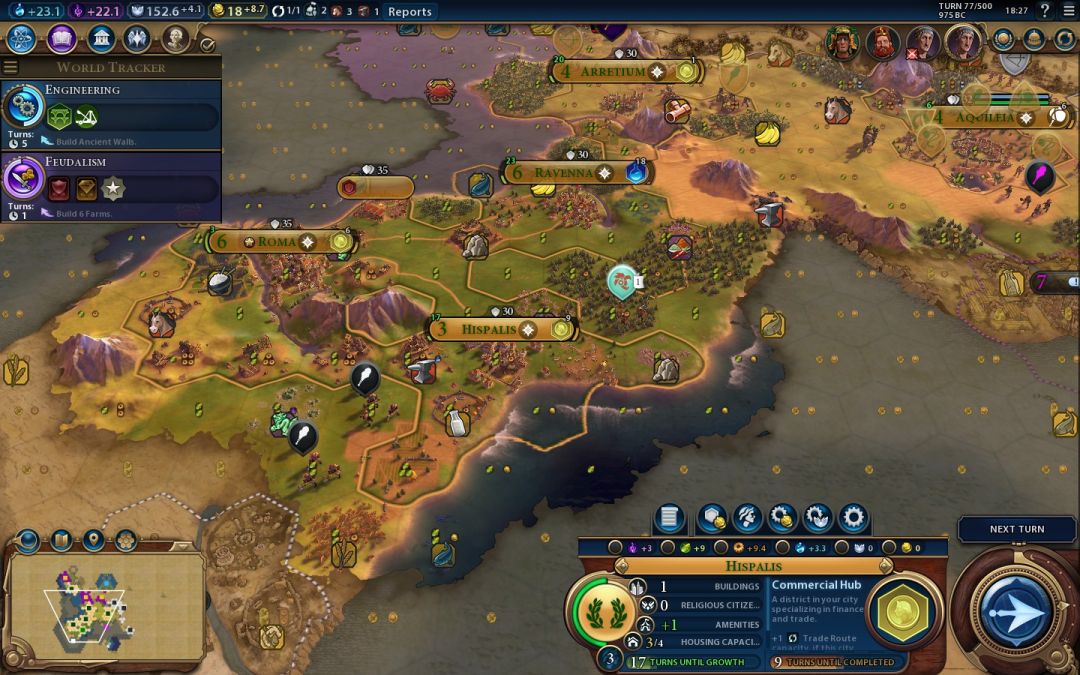Open the Reports screen
Image resolution: width=1080 pixels, height=675 pixels.
click(409, 12)
